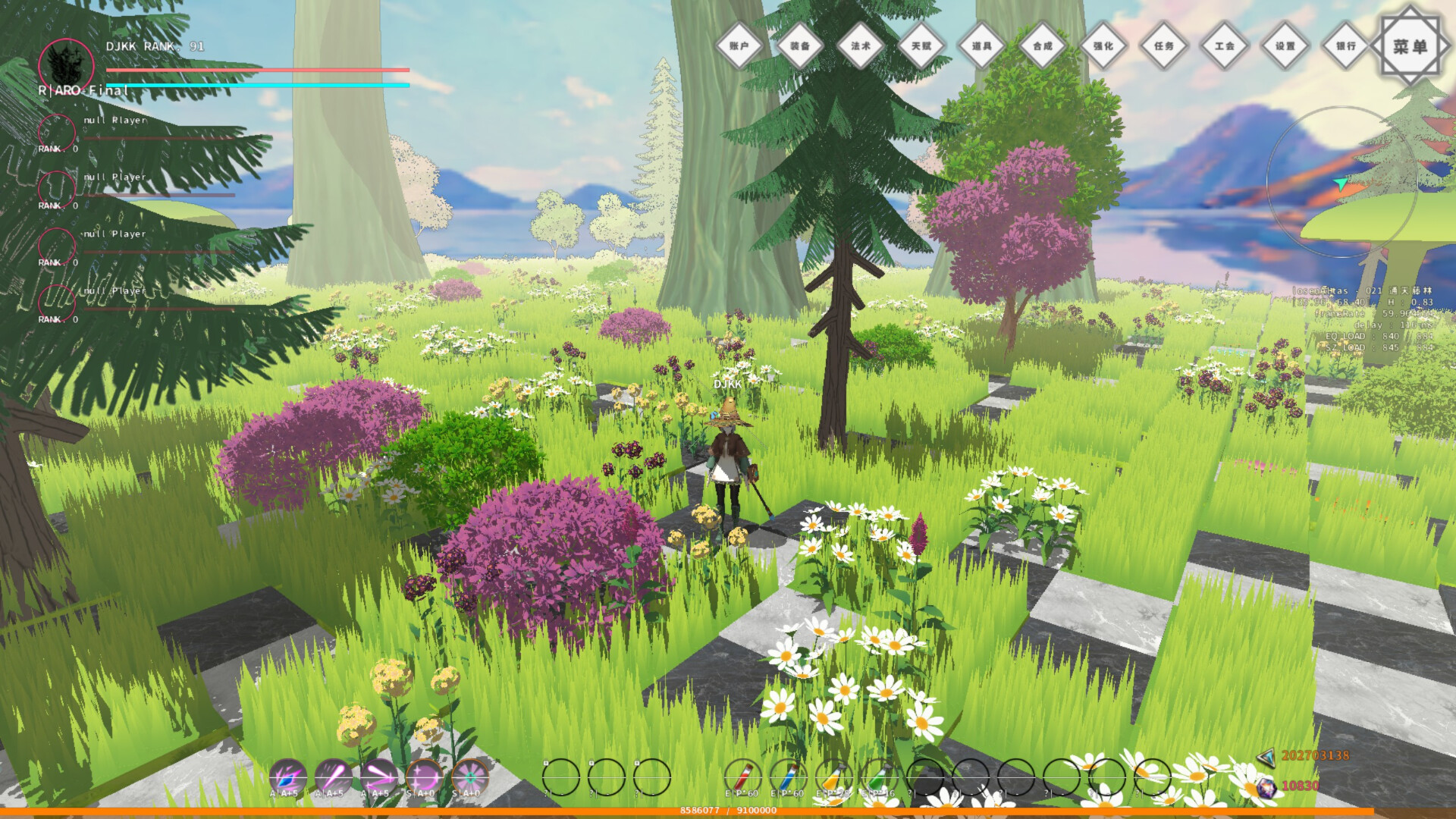Toggle the 工会 guild window
The width and height of the screenshot is (1456, 819).
pyautogui.click(x=1225, y=45)
